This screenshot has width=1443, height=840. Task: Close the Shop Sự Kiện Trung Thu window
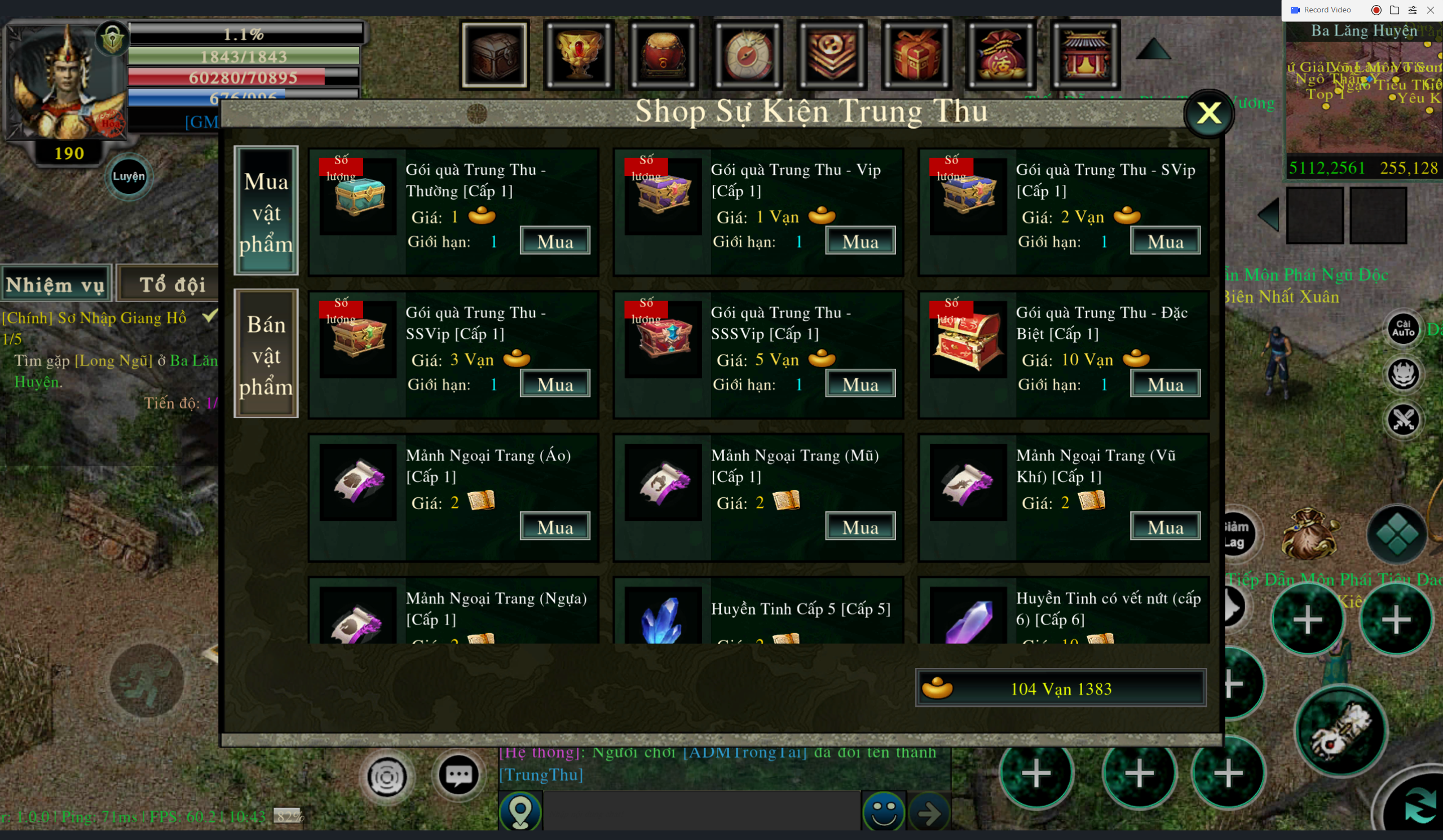click(x=1208, y=113)
